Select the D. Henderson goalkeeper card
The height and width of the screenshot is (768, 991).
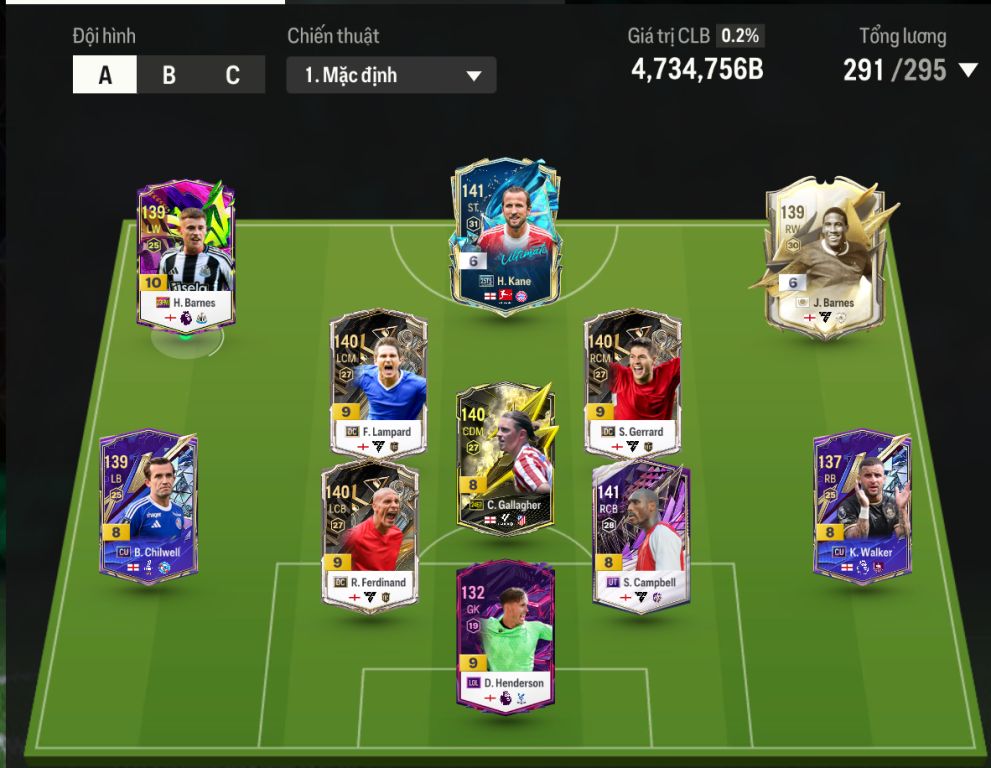pos(505,634)
